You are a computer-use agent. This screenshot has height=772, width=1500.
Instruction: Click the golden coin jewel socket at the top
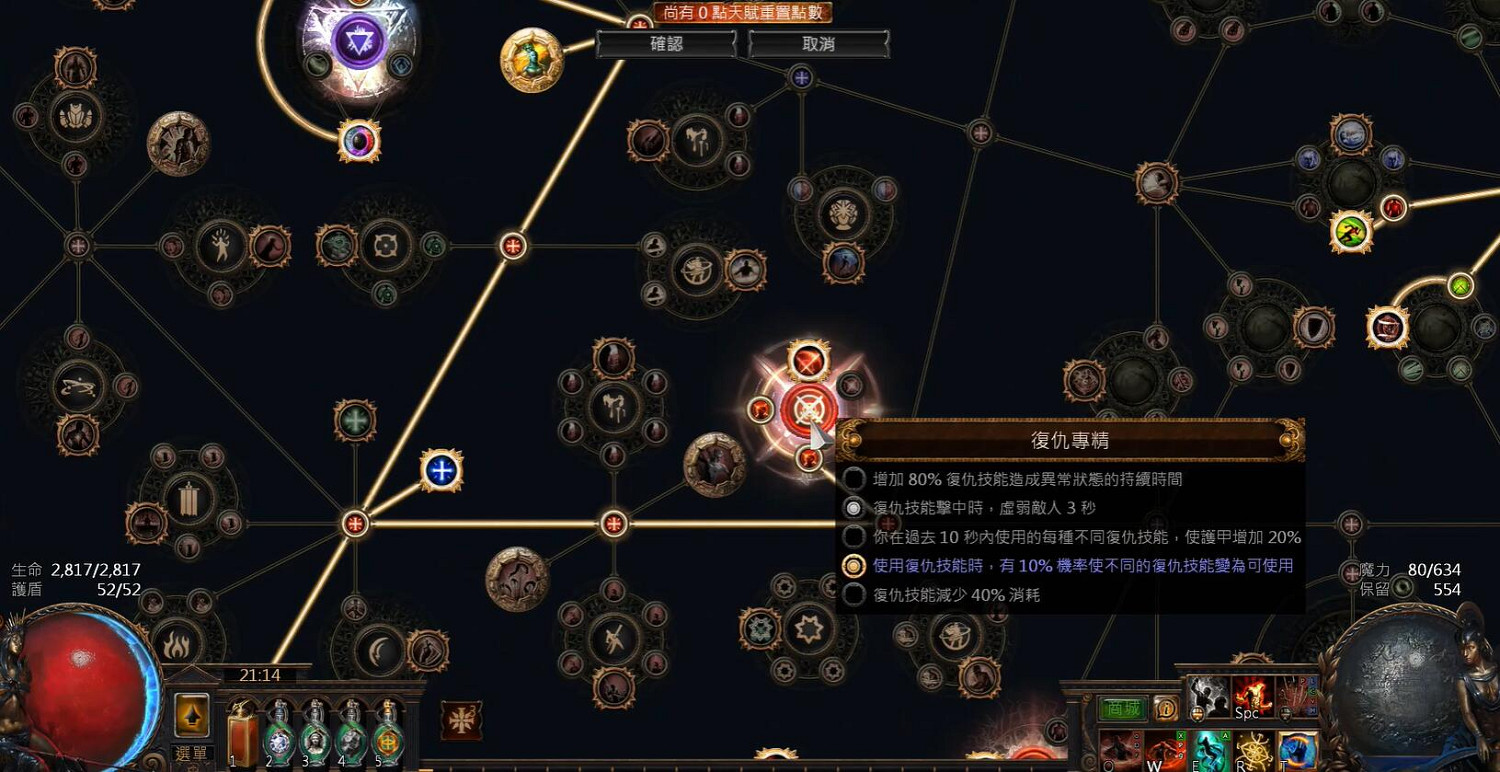[530, 60]
